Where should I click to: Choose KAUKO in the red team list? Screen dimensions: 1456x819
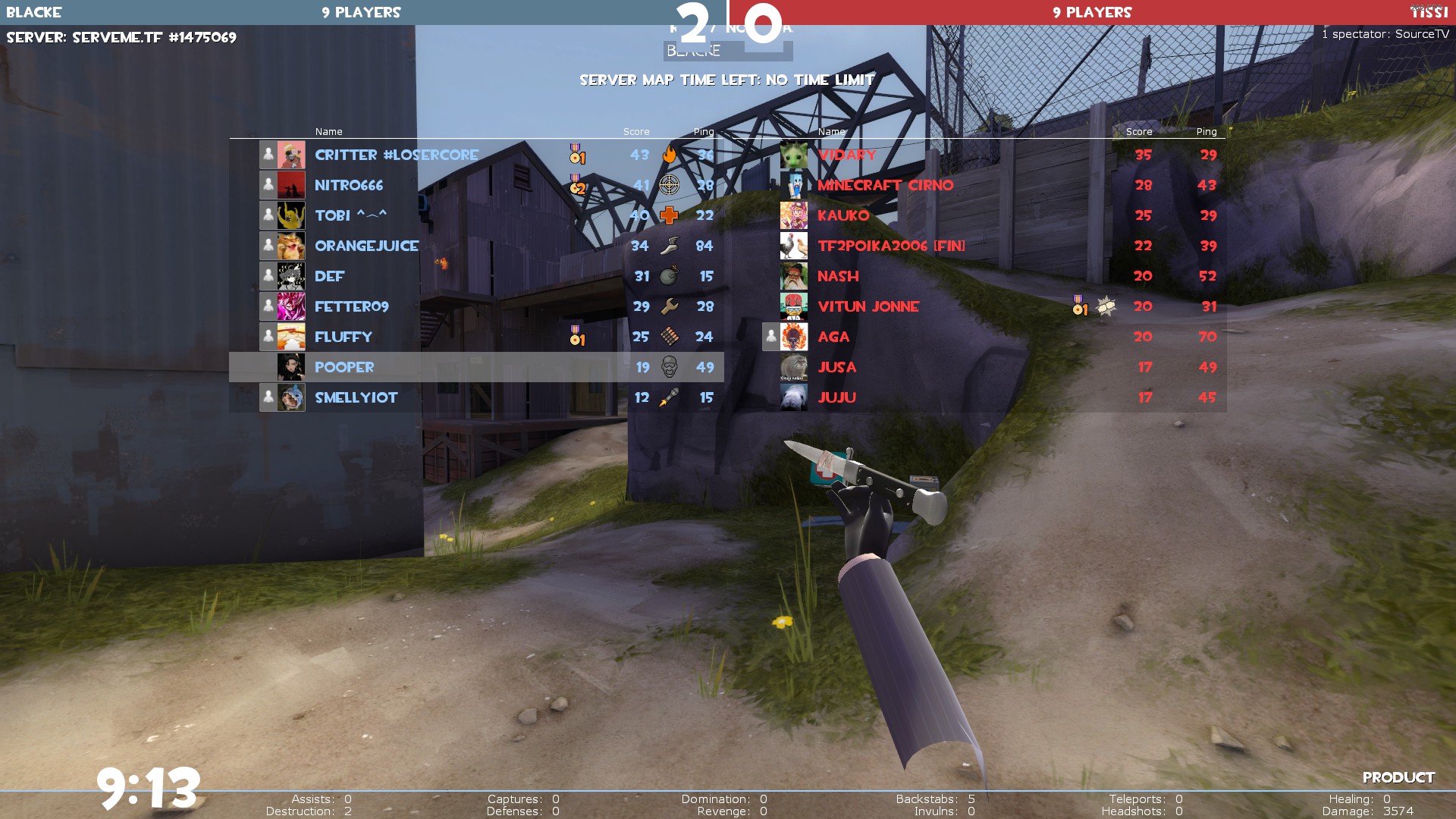[x=843, y=215]
